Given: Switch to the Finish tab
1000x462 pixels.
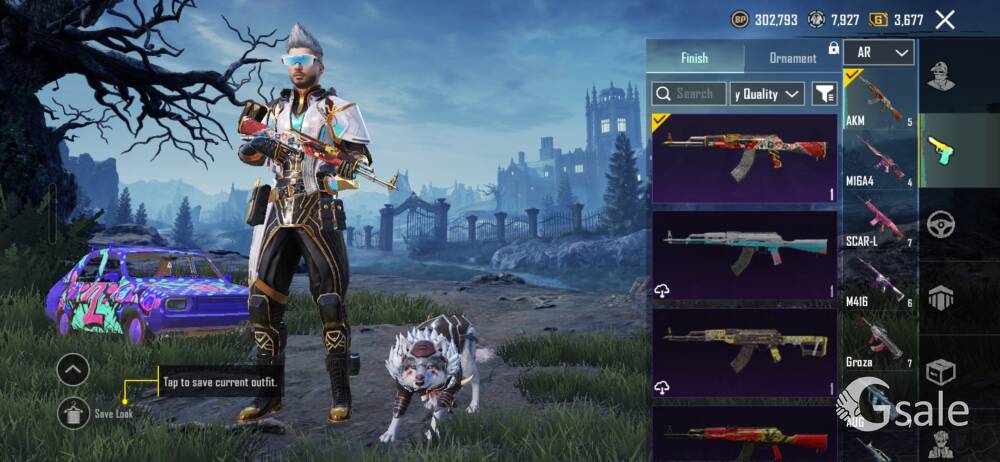Looking at the screenshot, I should 694,58.
